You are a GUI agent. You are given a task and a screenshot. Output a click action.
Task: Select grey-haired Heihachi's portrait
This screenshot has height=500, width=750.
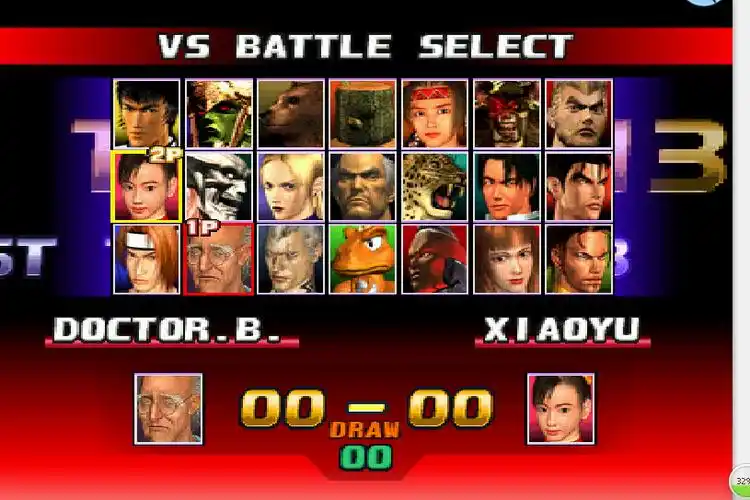[363, 186]
